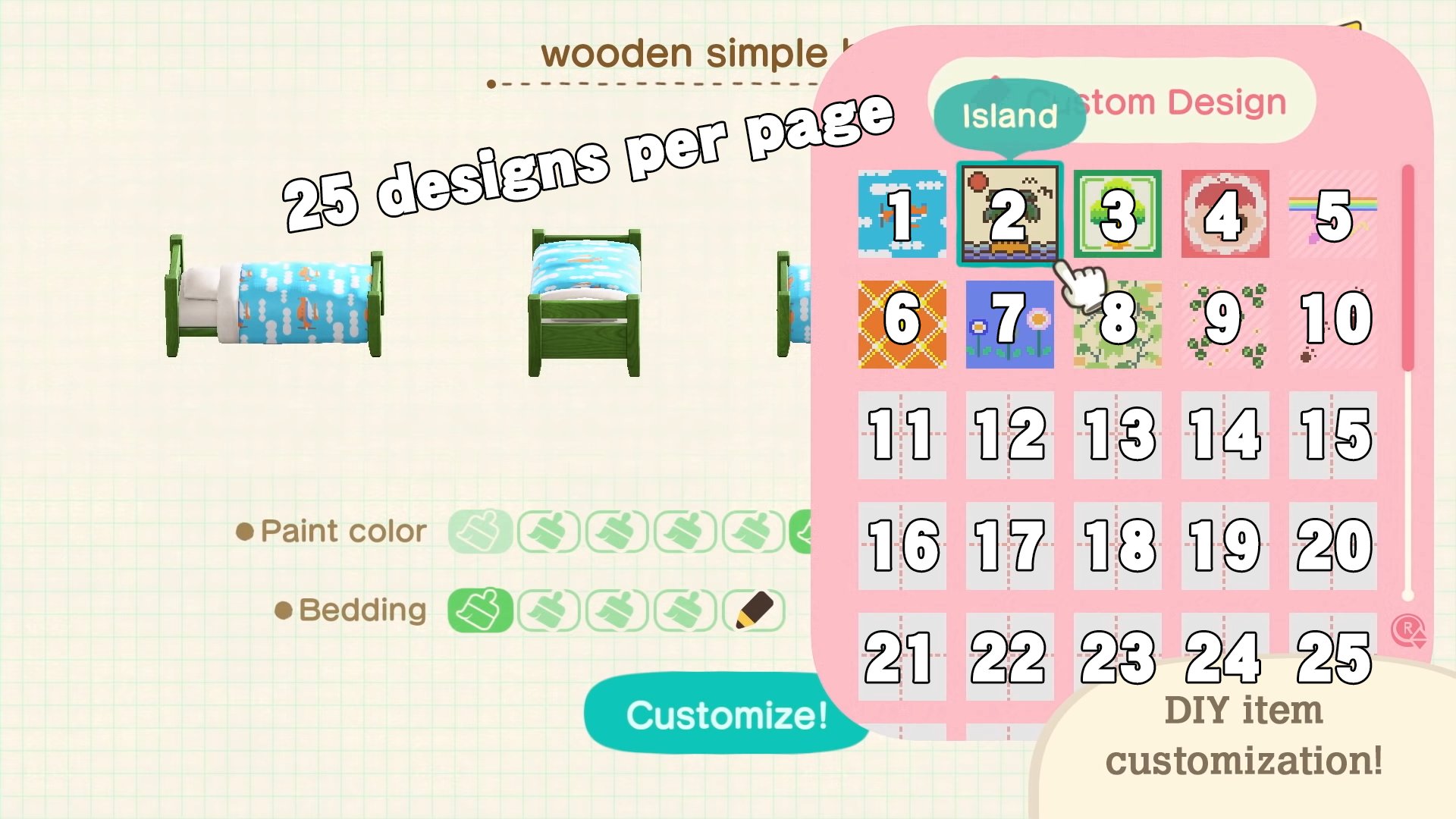Select the pencil icon to draw custom bedding
This screenshot has height=819, width=1456.
[753, 609]
